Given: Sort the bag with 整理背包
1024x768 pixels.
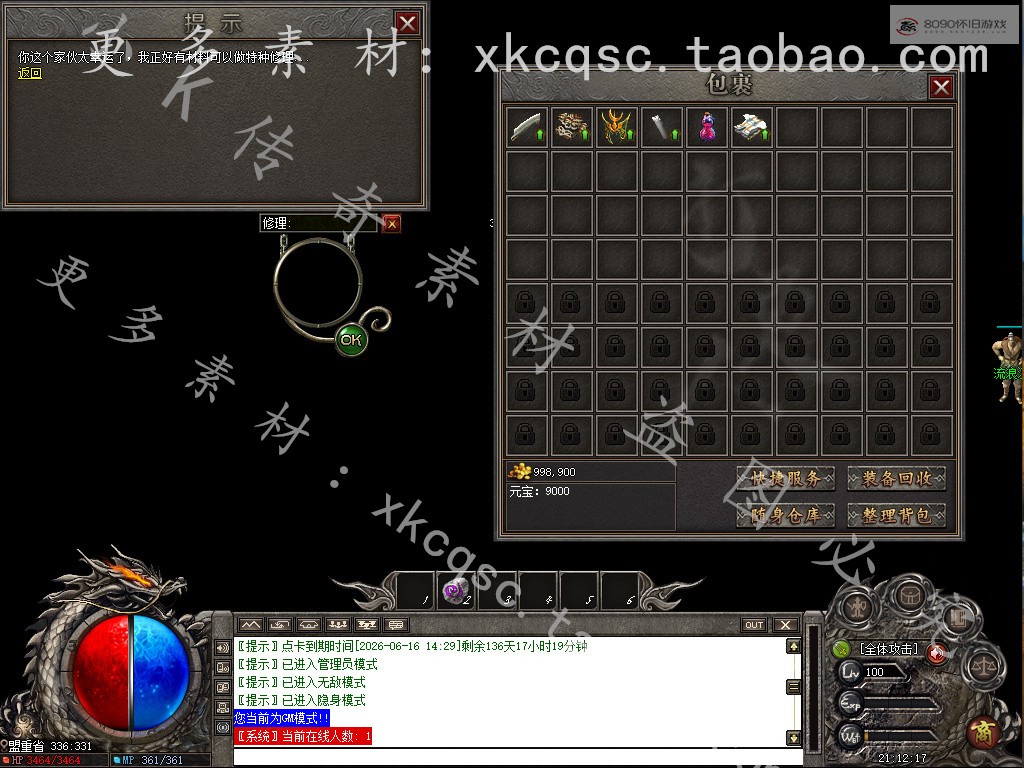Looking at the screenshot, I should pos(896,516).
